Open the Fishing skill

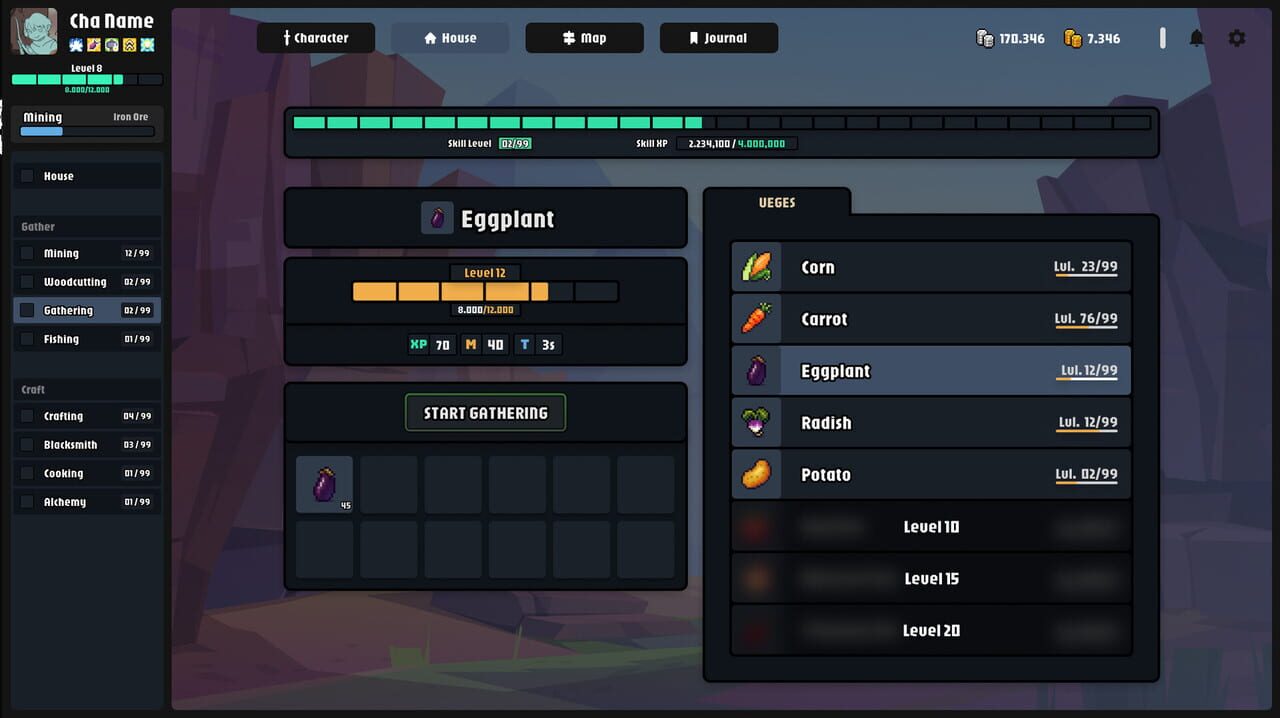tap(87, 339)
